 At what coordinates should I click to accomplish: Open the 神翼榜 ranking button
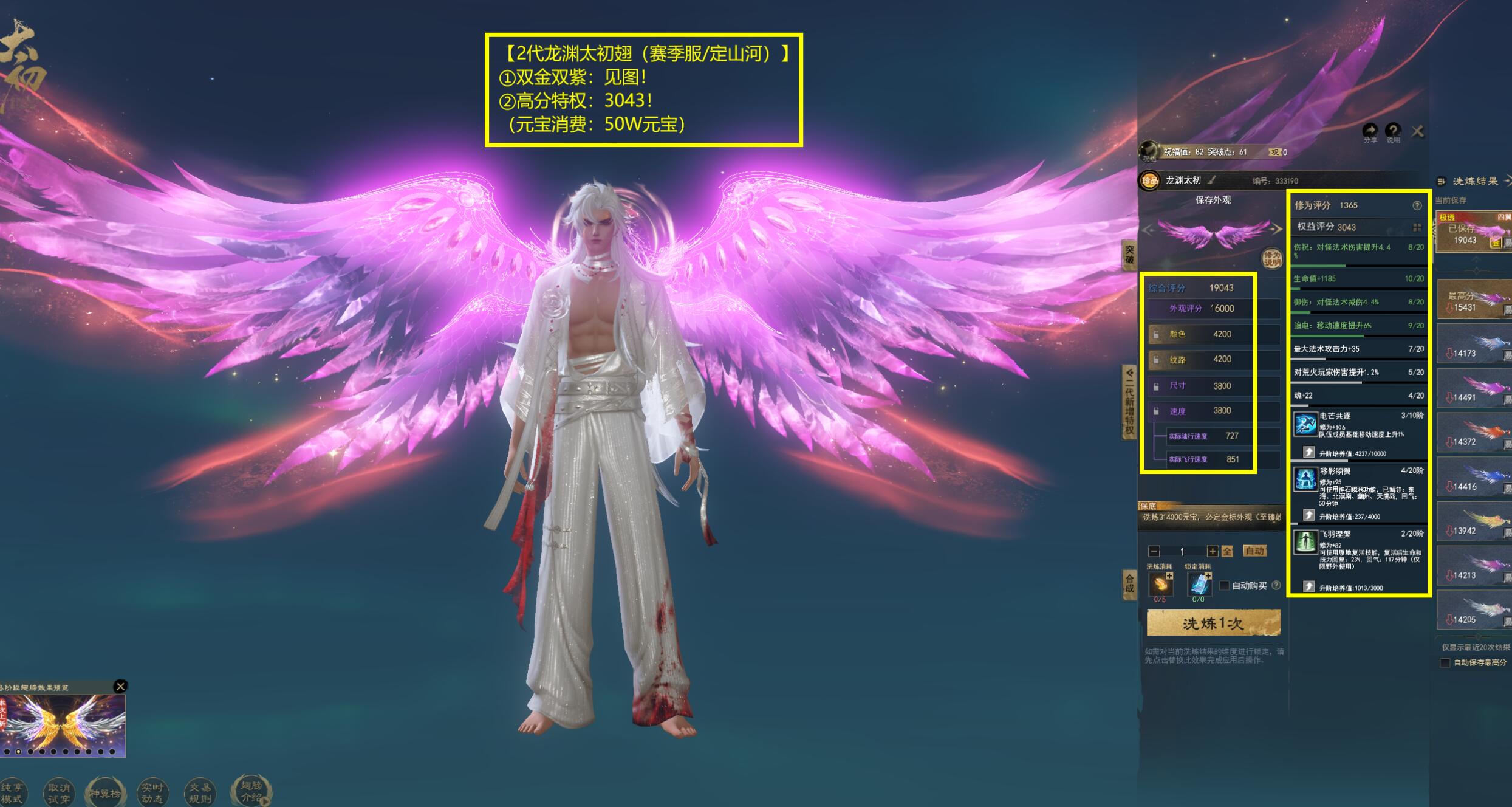(x=105, y=793)
